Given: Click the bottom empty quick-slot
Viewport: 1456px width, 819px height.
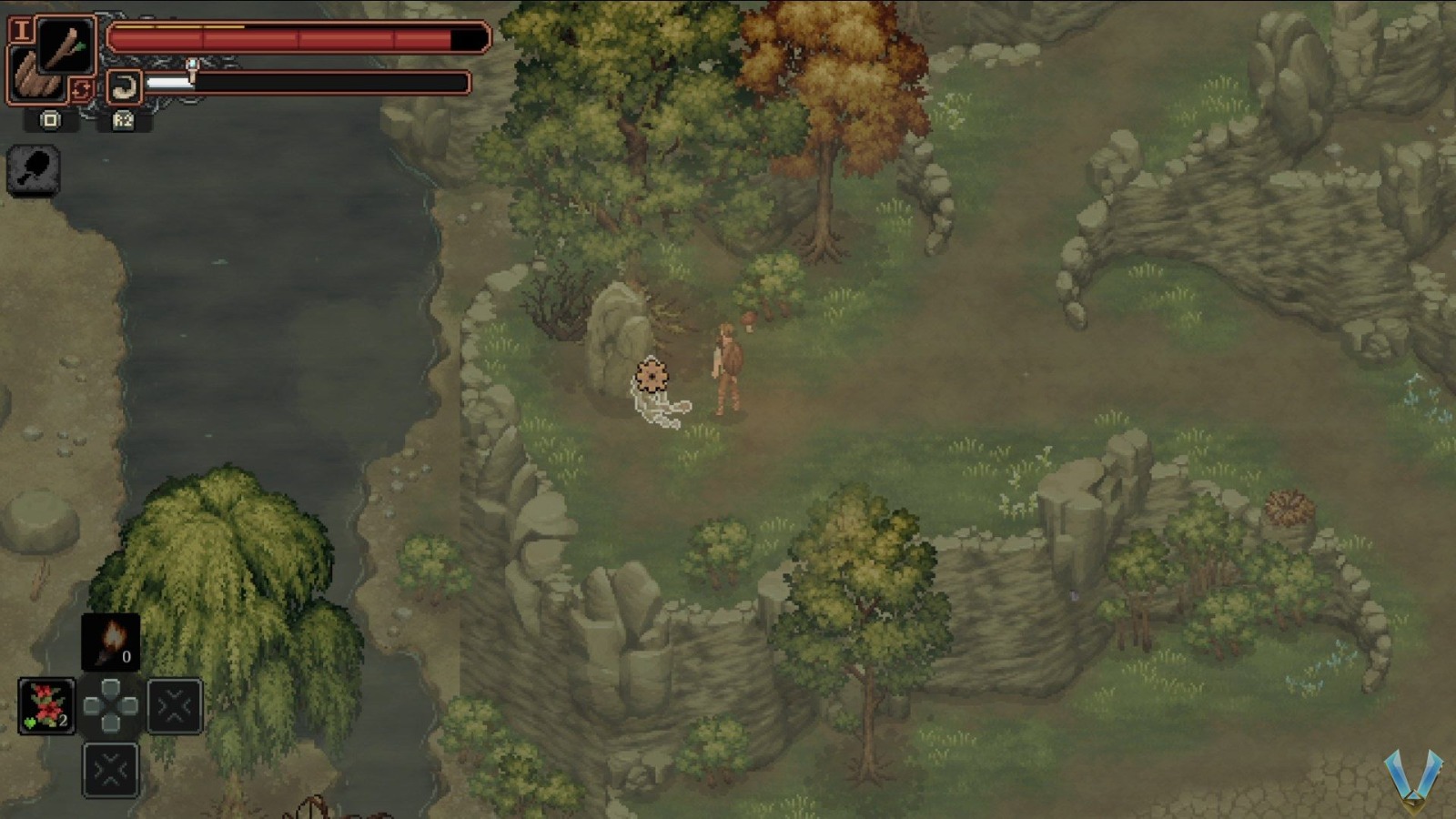Looking at the screenshot, I should pyautogui.click(x=109, y=770).
